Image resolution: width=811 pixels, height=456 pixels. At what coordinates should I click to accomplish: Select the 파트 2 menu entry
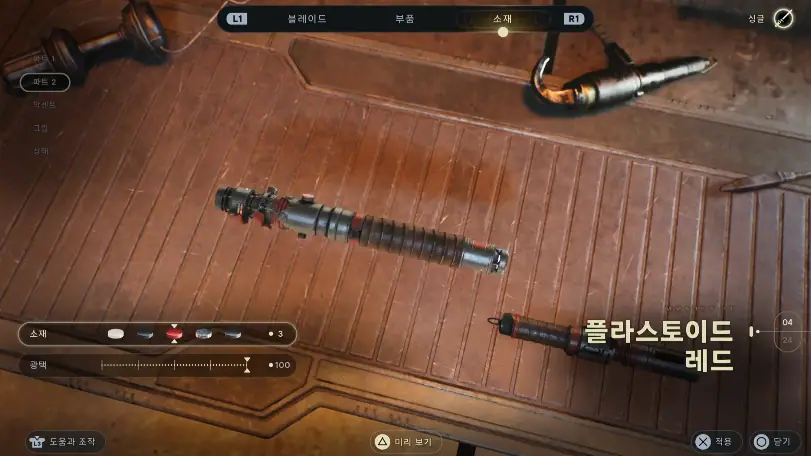pos(44,81)
